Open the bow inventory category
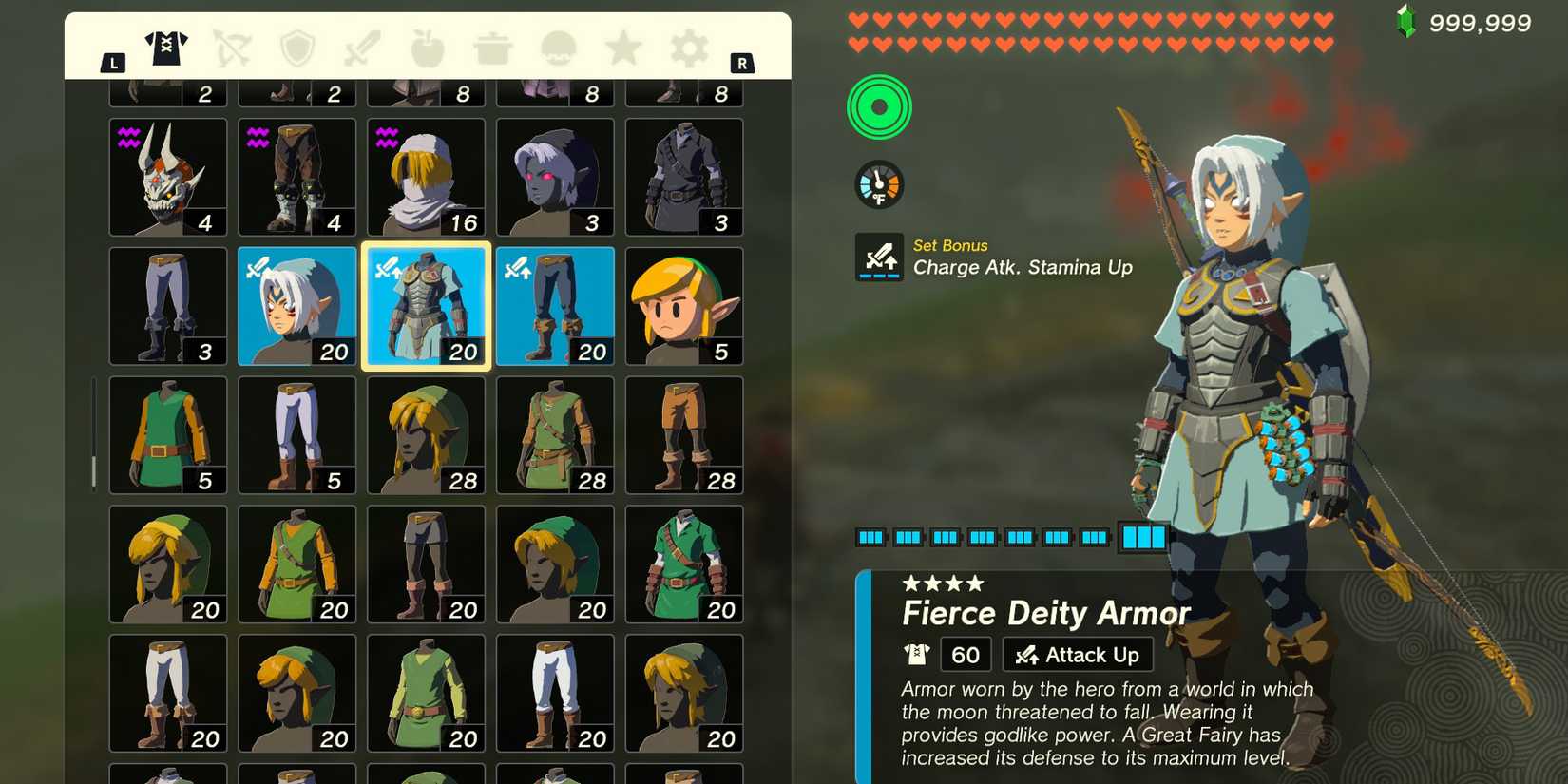The image size is (1568, 784). [x=233, y=49]
